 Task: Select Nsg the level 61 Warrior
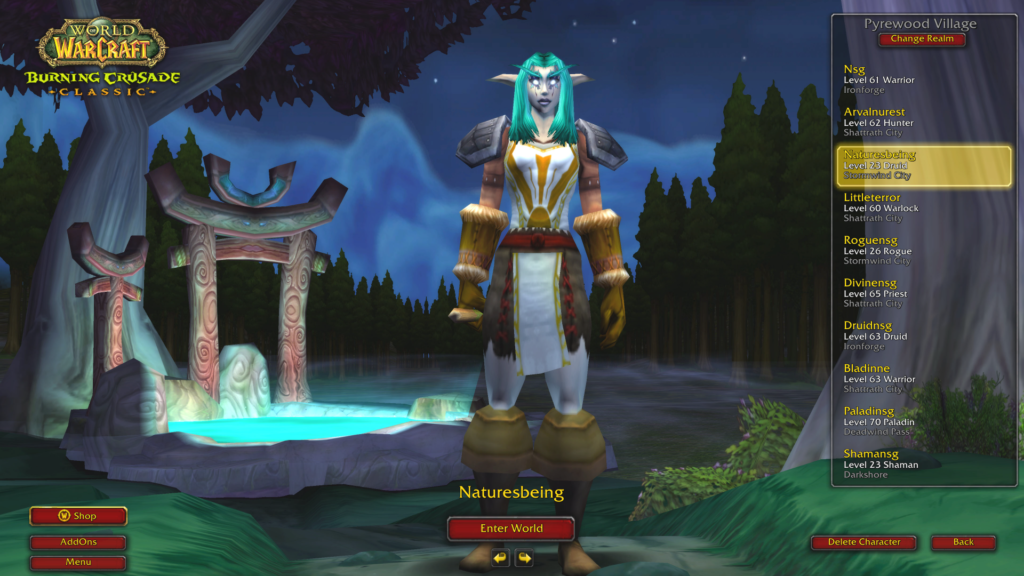pos(923,79)
